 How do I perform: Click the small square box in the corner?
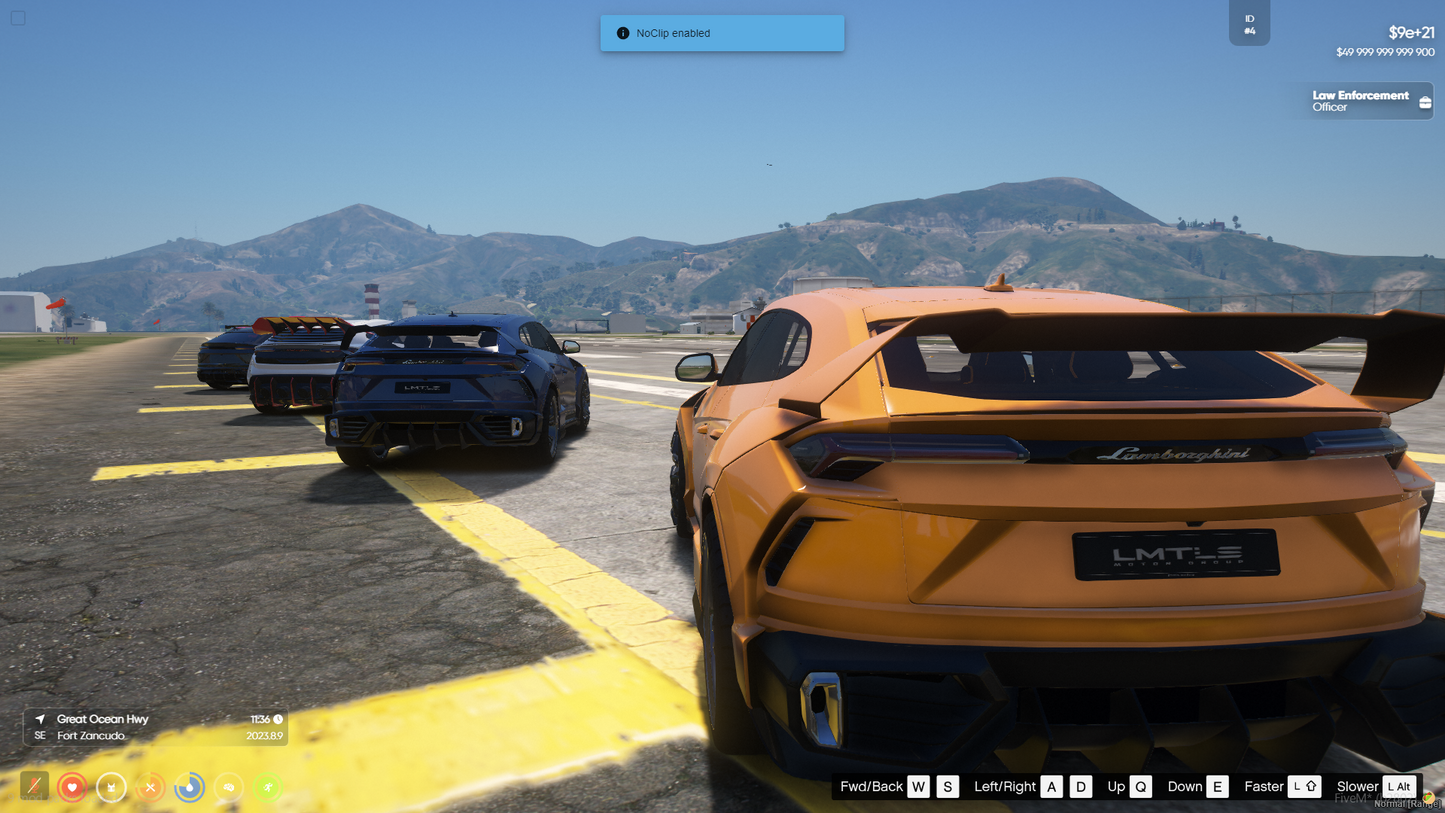[x=18, y=18]
